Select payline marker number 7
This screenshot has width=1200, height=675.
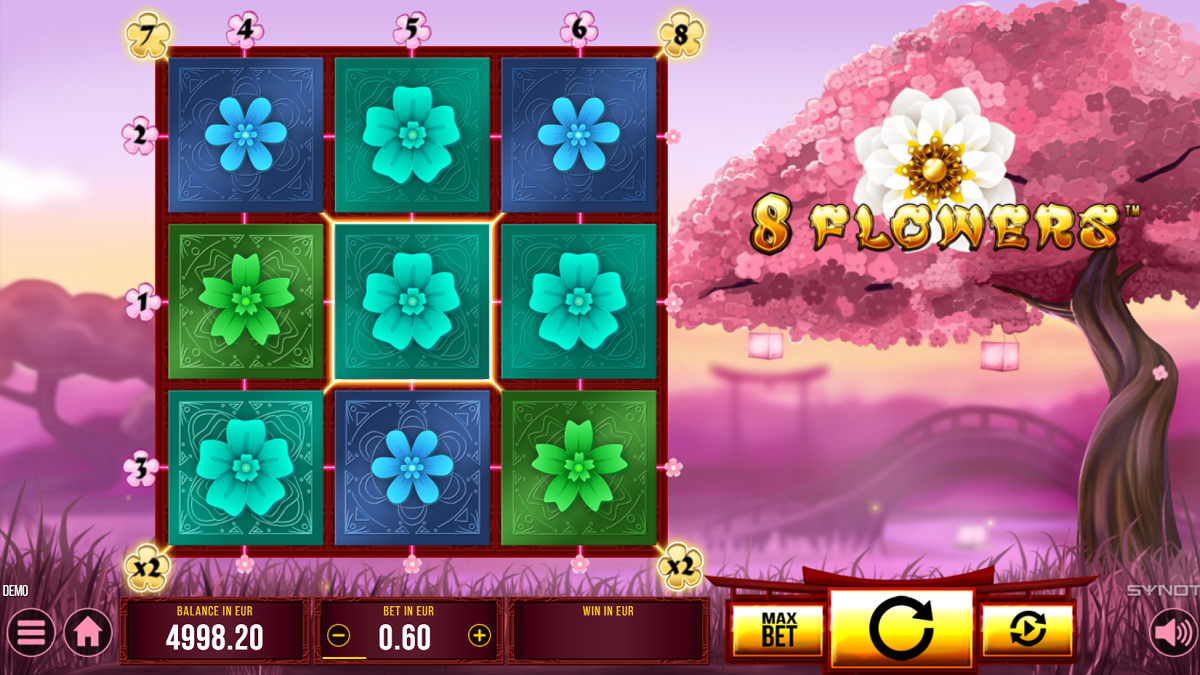pyautogui.click(x=146, y=35)
